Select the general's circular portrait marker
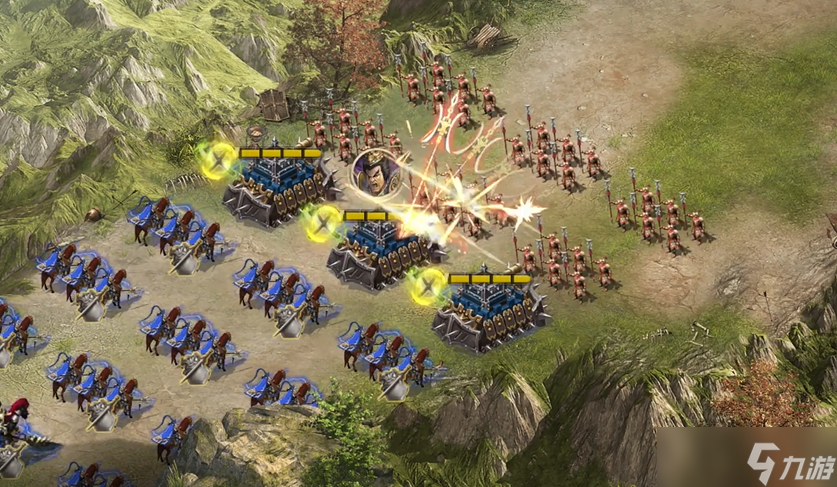This screenshot has height=487, width=837. (371, 173)
